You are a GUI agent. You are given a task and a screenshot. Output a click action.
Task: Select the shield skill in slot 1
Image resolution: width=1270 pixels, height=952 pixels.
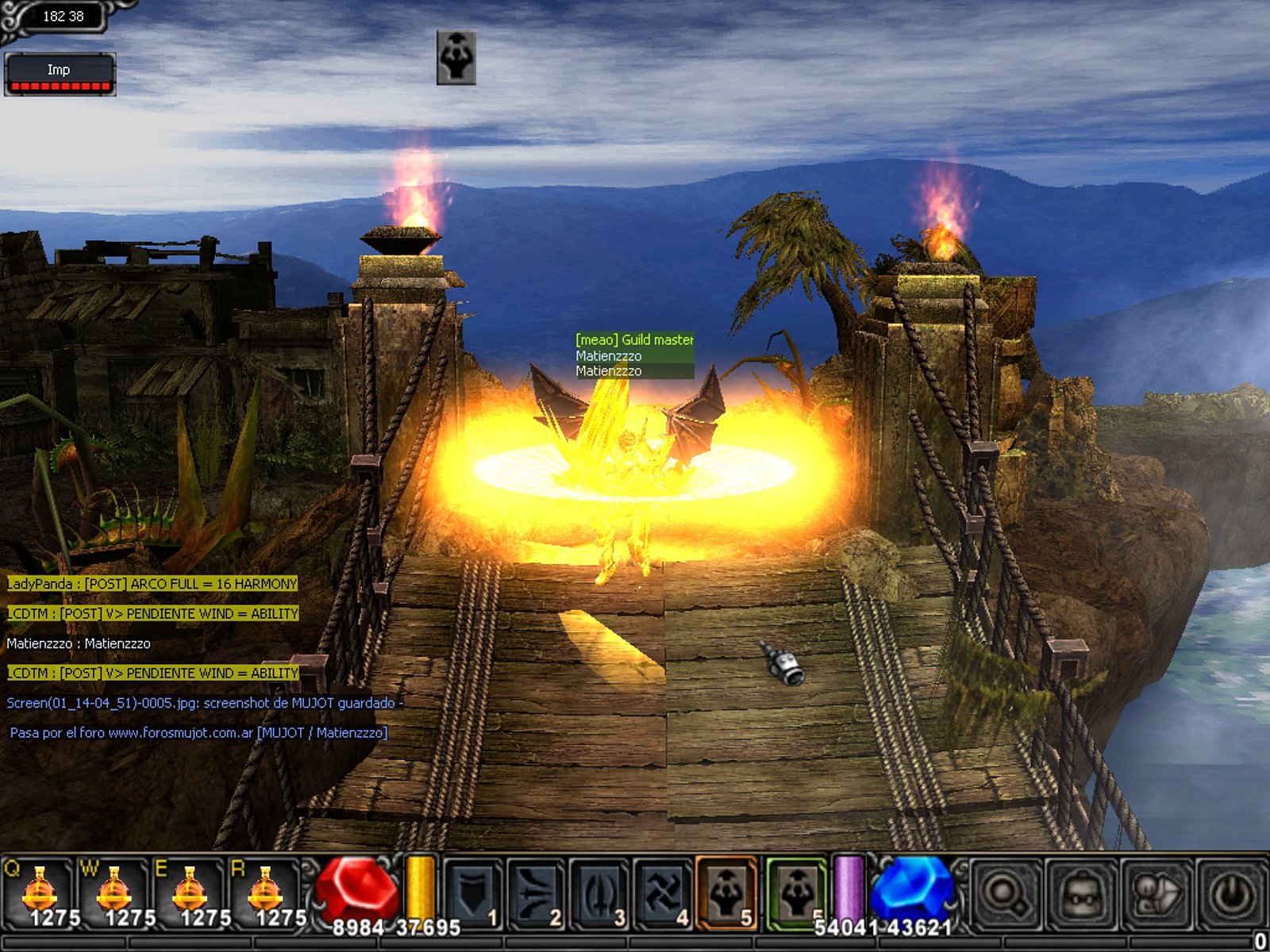point(473,894)
